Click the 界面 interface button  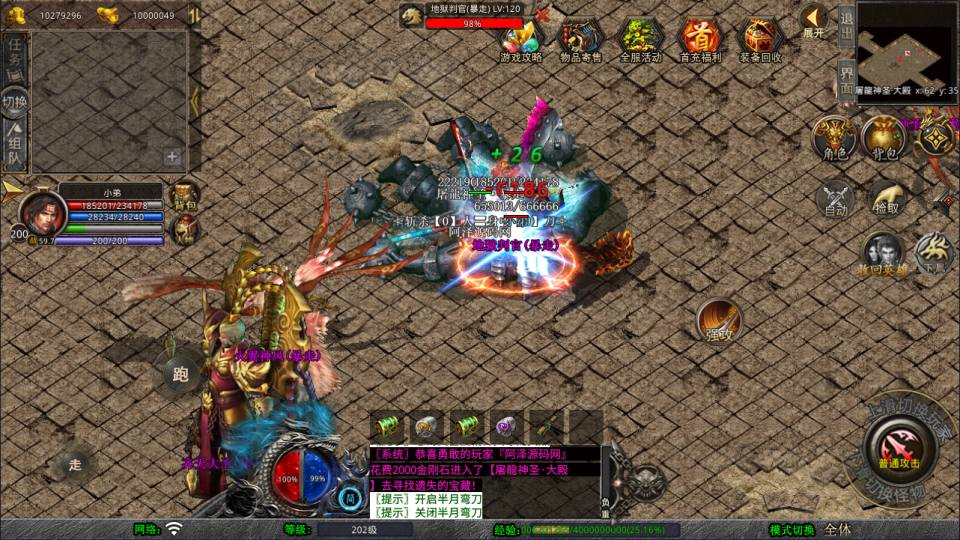point(845,75)
